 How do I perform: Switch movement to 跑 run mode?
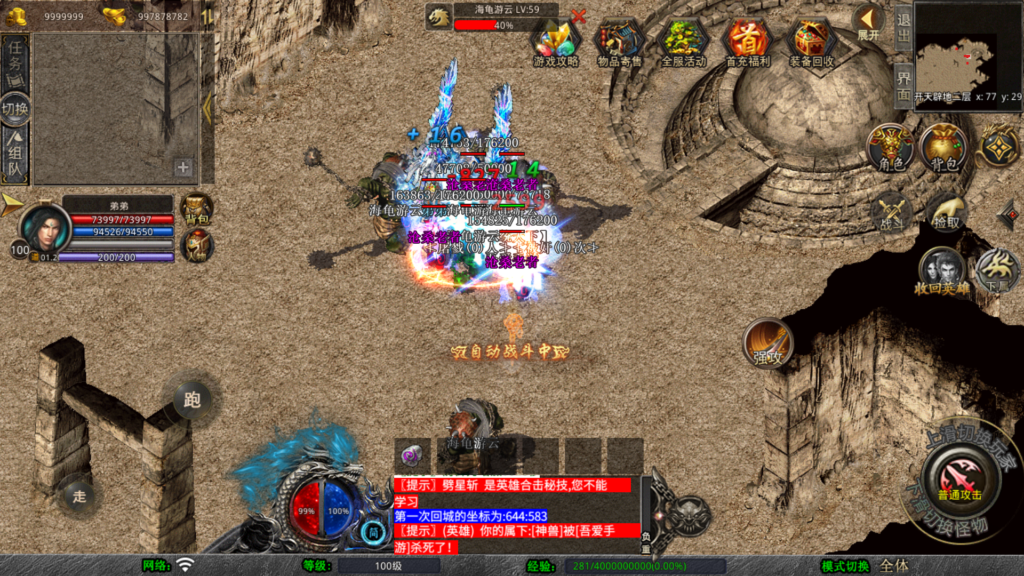coord(192,400)
